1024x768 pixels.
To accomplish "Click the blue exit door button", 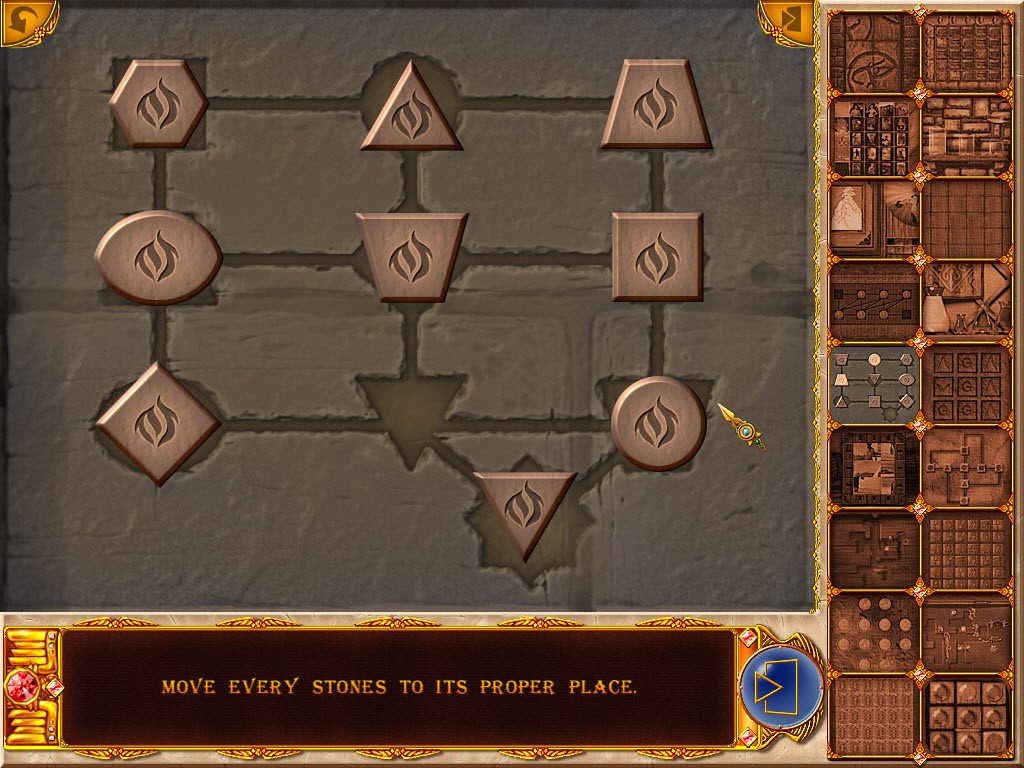I will 781,687.
